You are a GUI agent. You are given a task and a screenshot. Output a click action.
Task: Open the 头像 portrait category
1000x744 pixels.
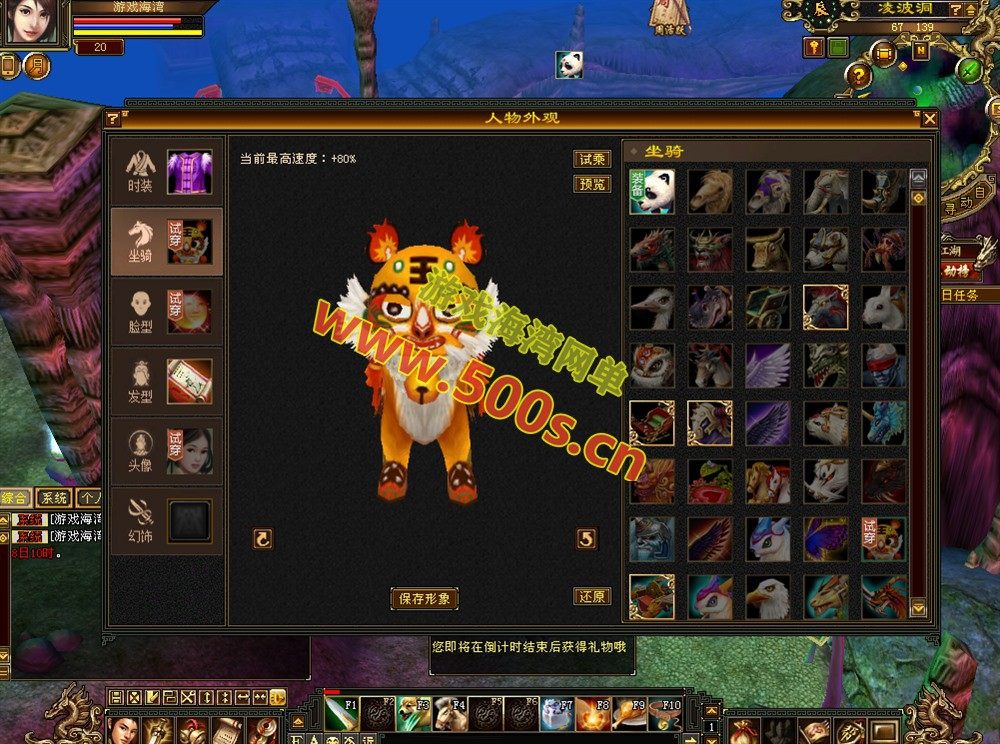166,451
